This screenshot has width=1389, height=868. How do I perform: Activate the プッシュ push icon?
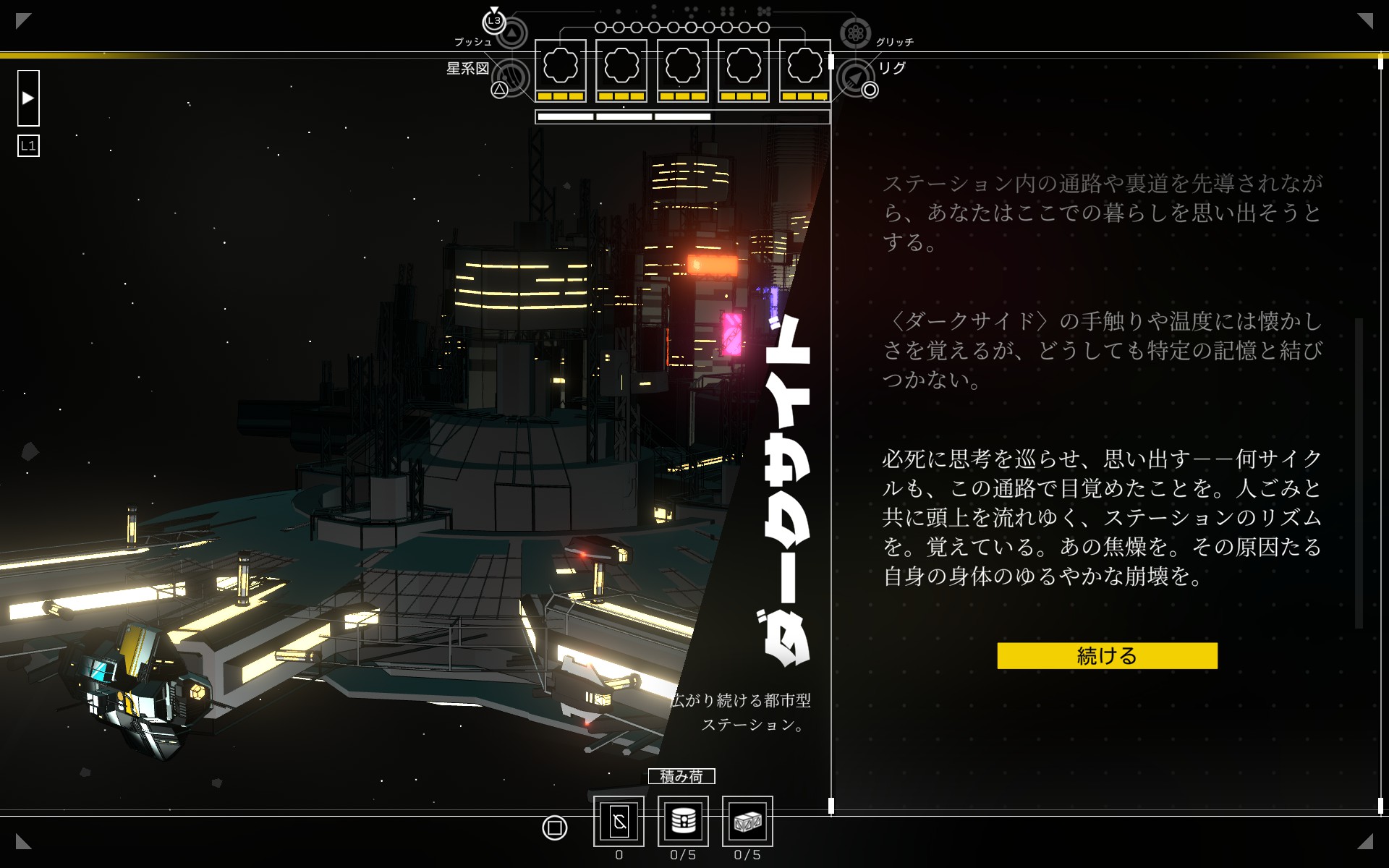click(511, 33)
